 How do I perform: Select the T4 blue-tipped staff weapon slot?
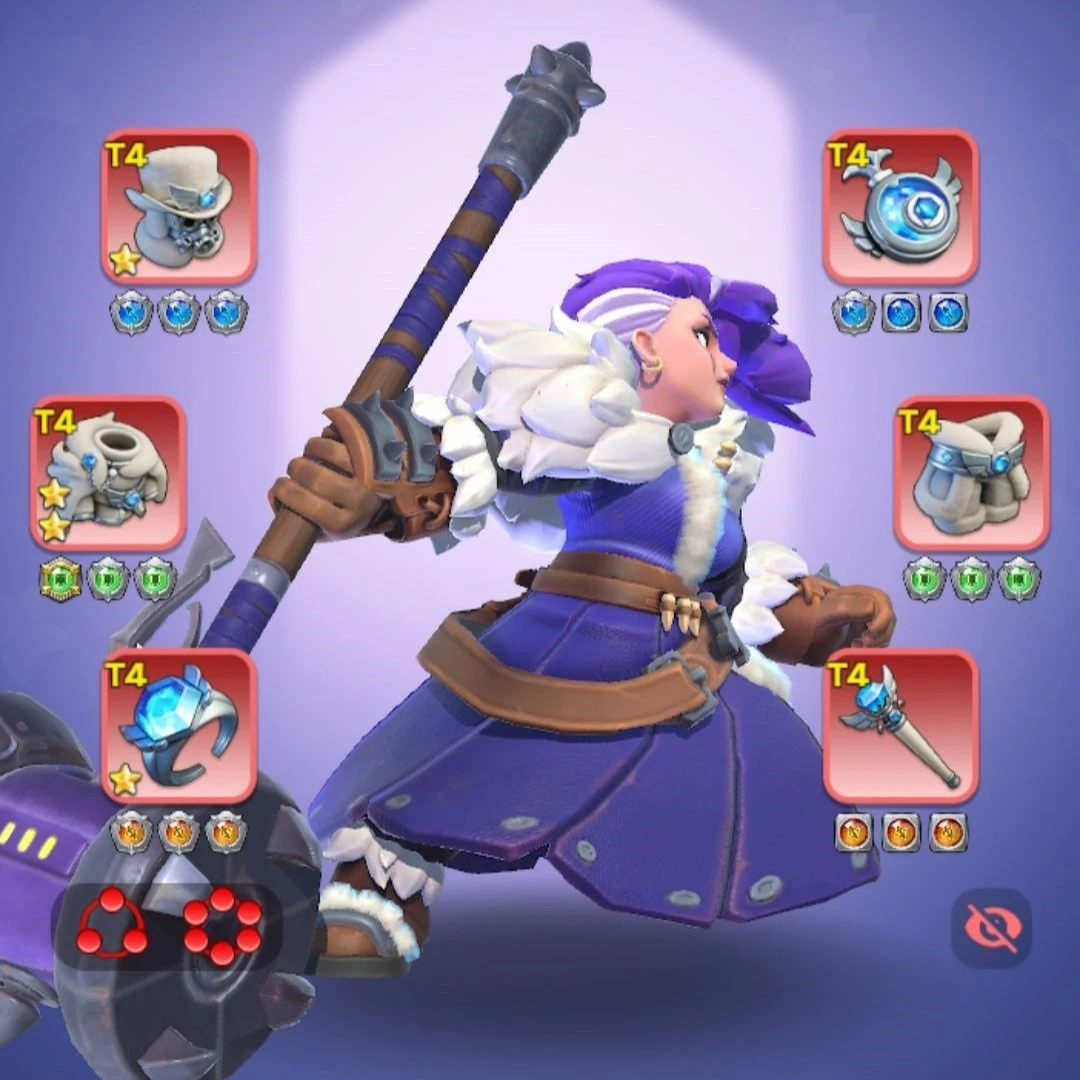[x=901, y=726]
